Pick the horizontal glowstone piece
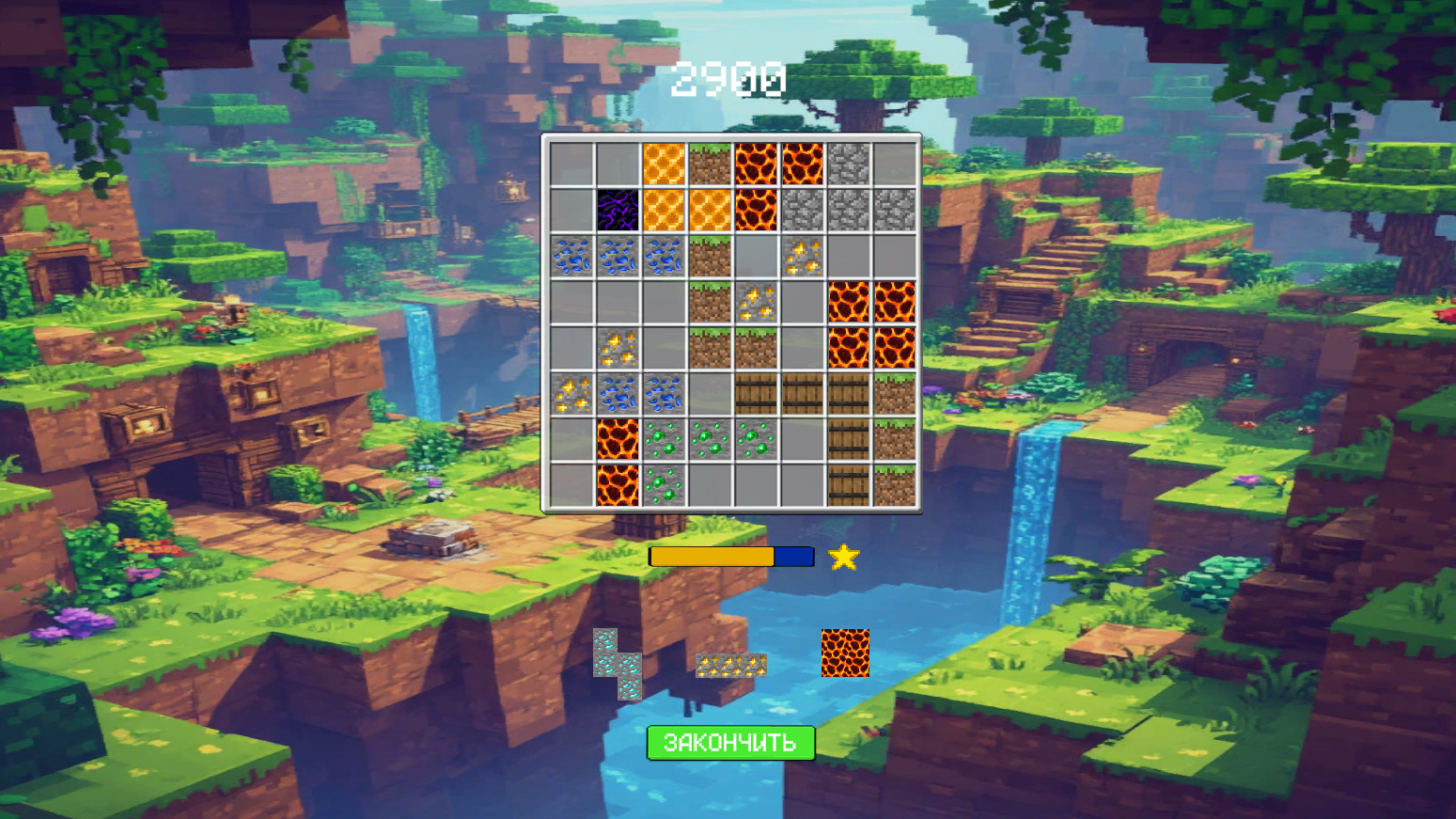 click(x=729, y=666)
